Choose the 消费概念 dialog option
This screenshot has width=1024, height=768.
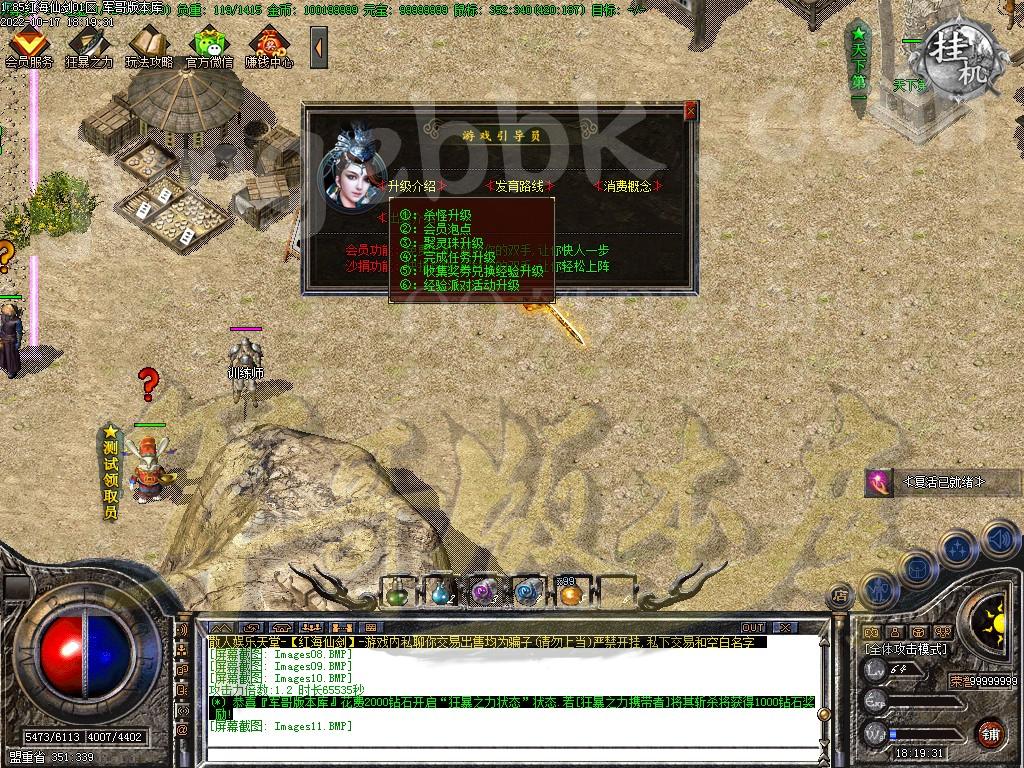pyautogui.click(x=627, y=186)
